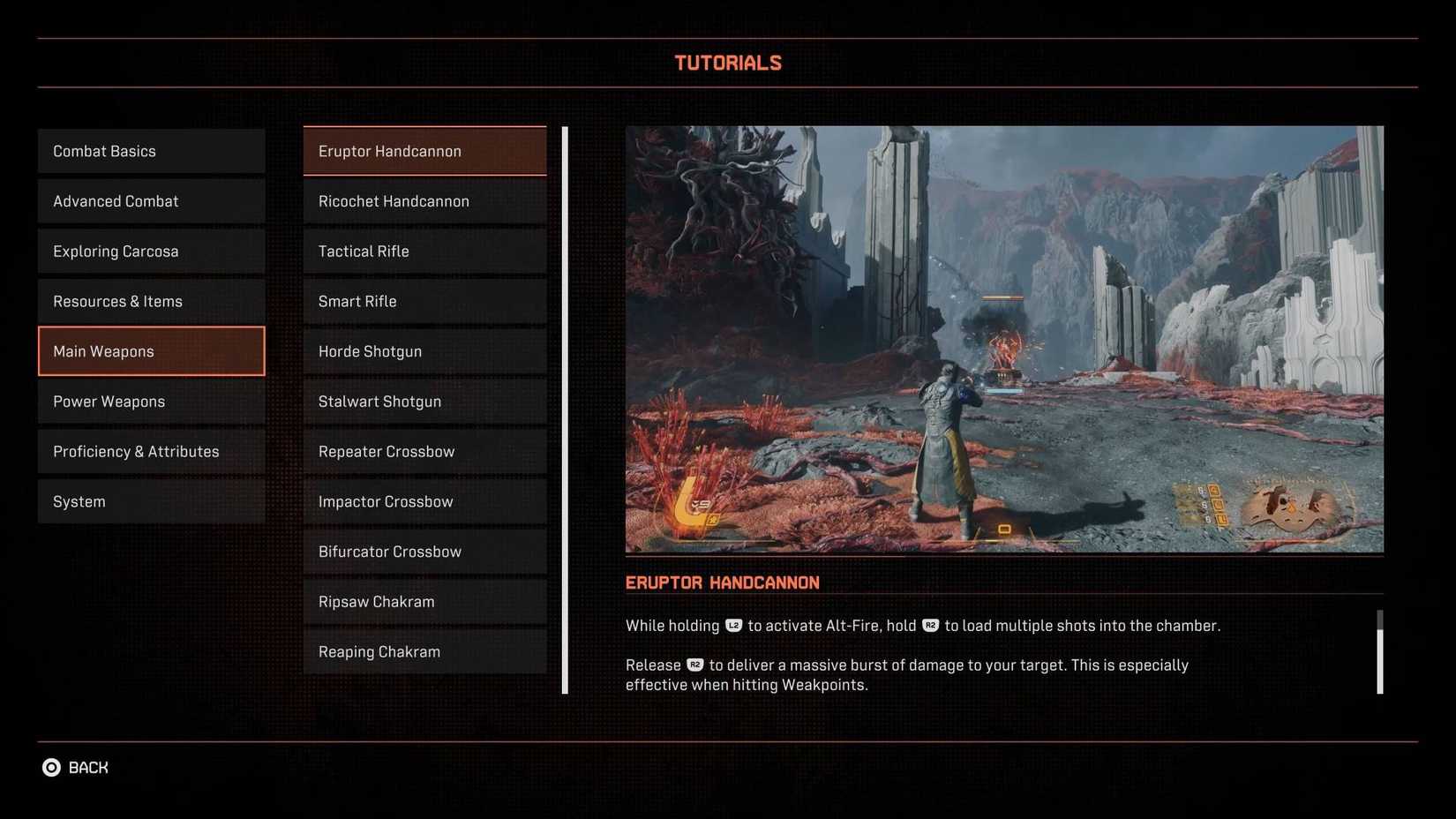Select the Reaping Chakram tutorial
Screen dimensions: 1456x819
click(424, 651)
